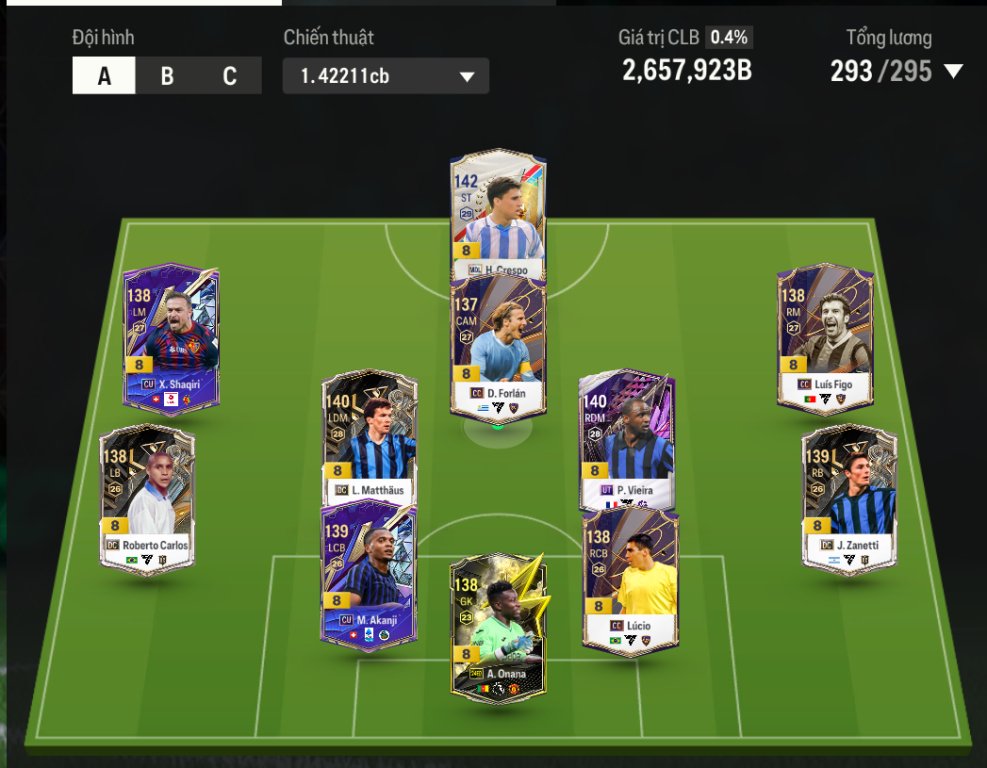Select the M. Akanji LCB card
The width and height of the screenshot is (987, 768).
coord(368,575)
